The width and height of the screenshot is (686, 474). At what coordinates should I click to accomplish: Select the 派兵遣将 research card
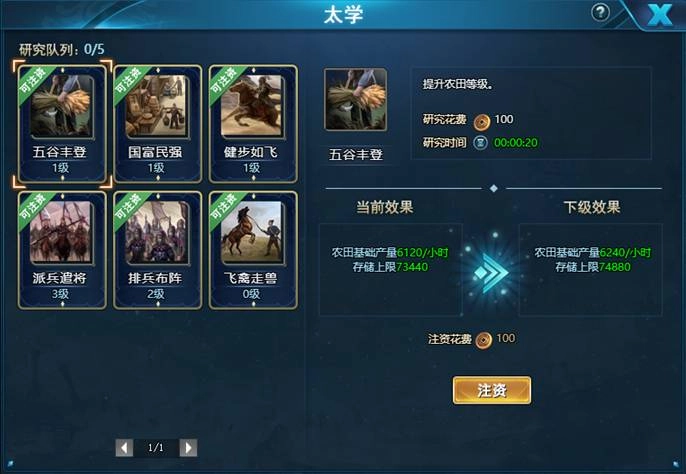click(64, 249)
